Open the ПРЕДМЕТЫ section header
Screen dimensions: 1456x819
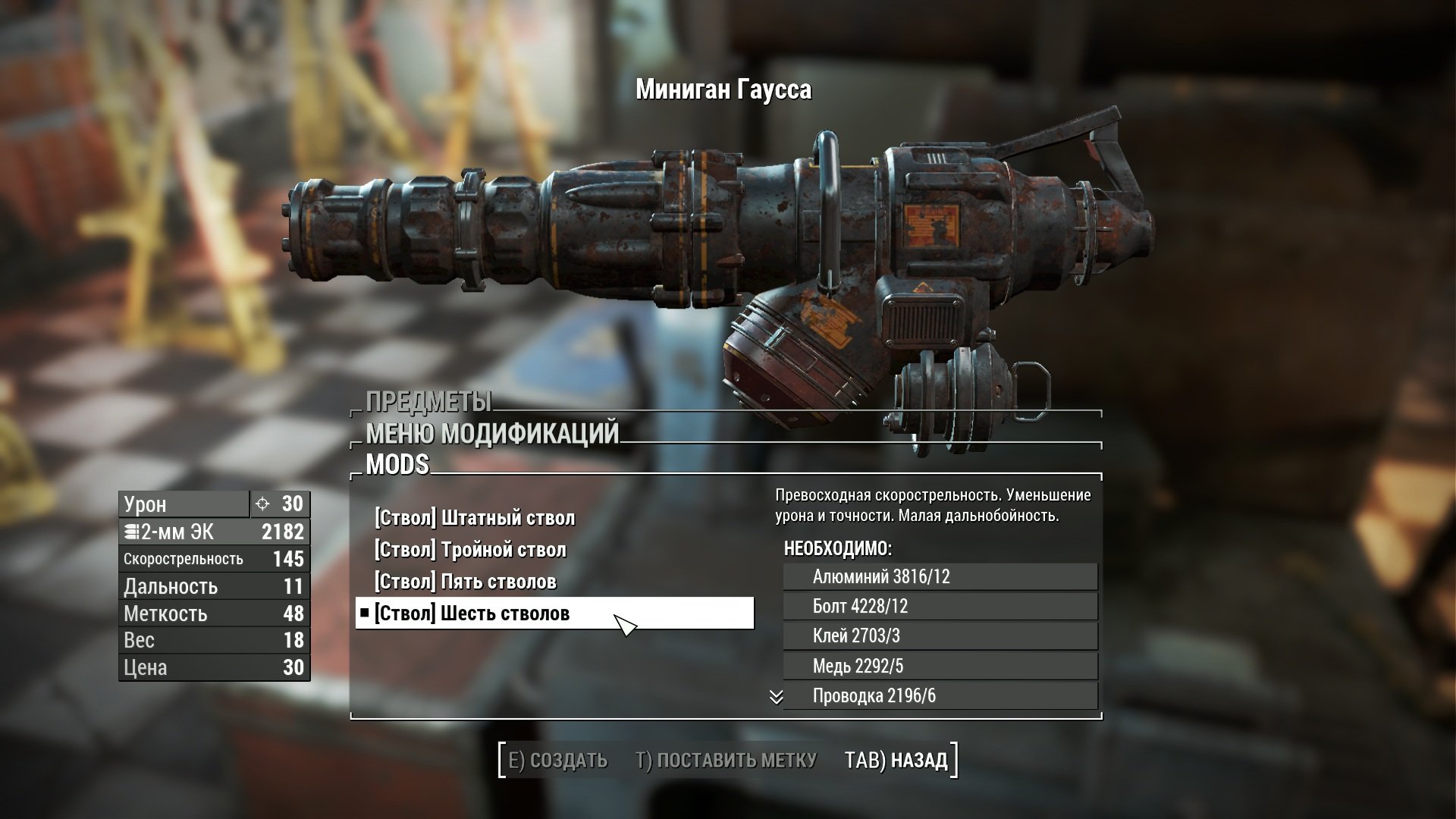point(428,401)
